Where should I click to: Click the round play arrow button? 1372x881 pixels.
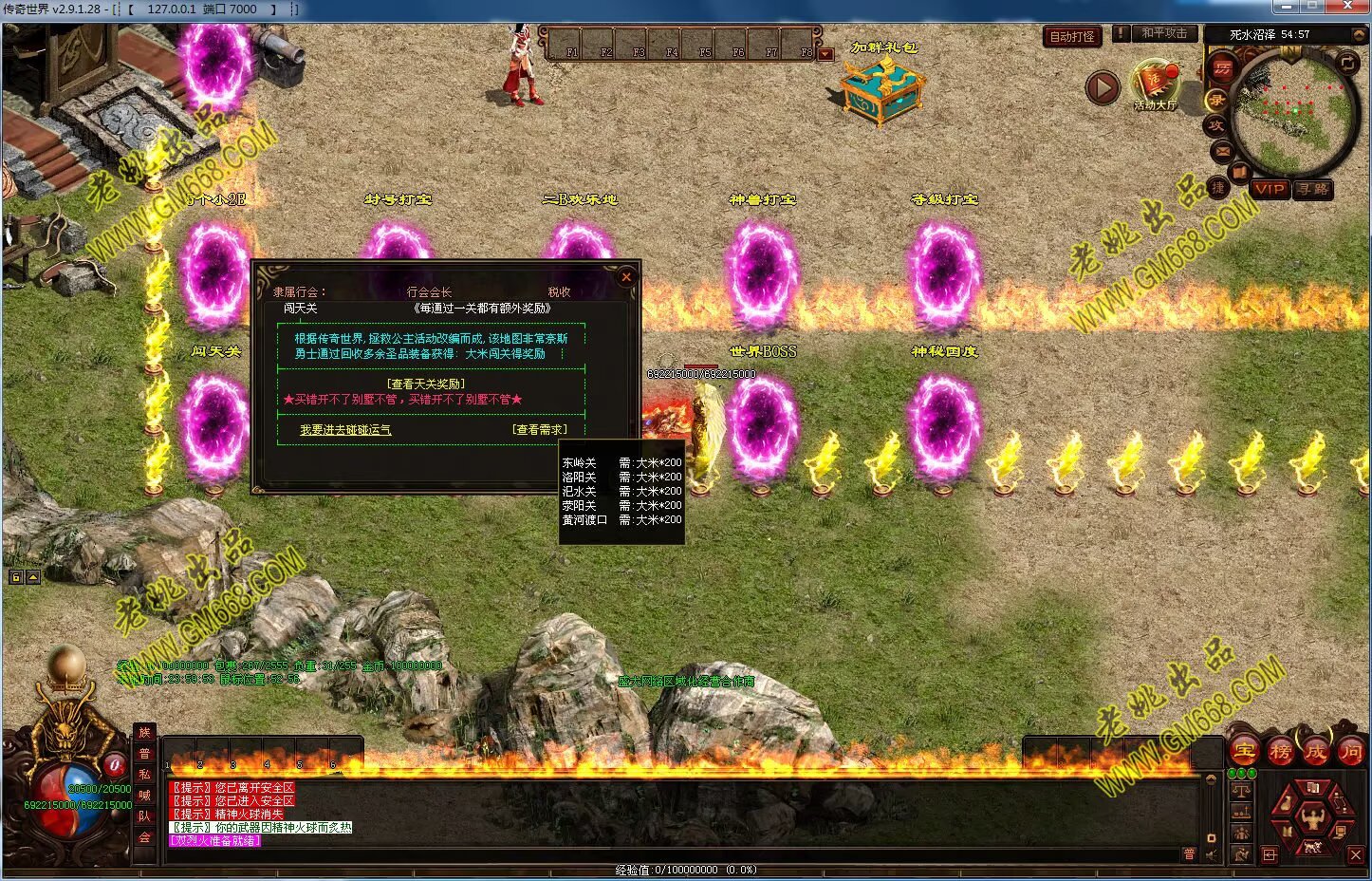(x=1103, y=88)
